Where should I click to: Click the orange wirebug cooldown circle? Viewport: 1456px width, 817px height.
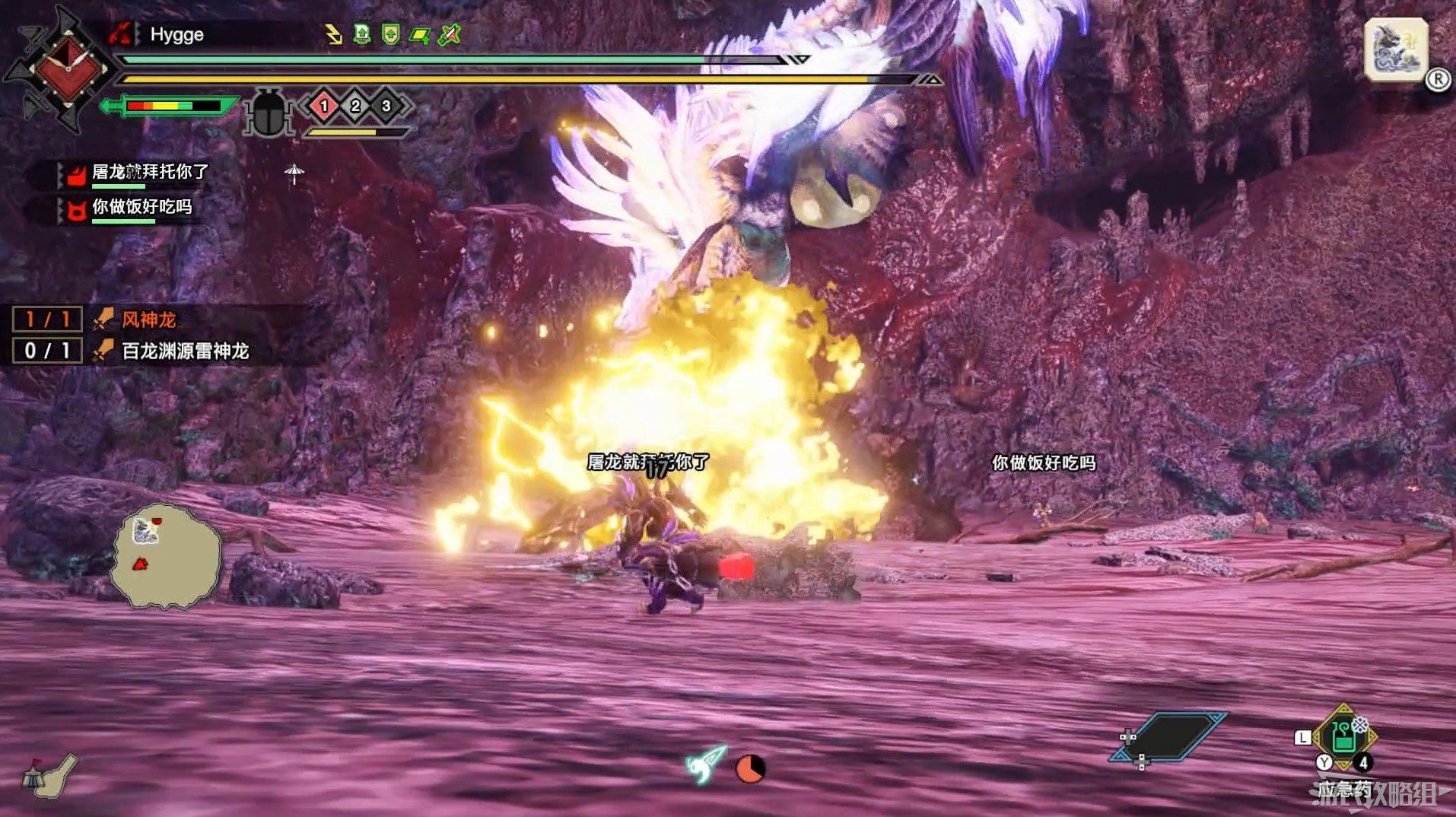pos(750,769)
